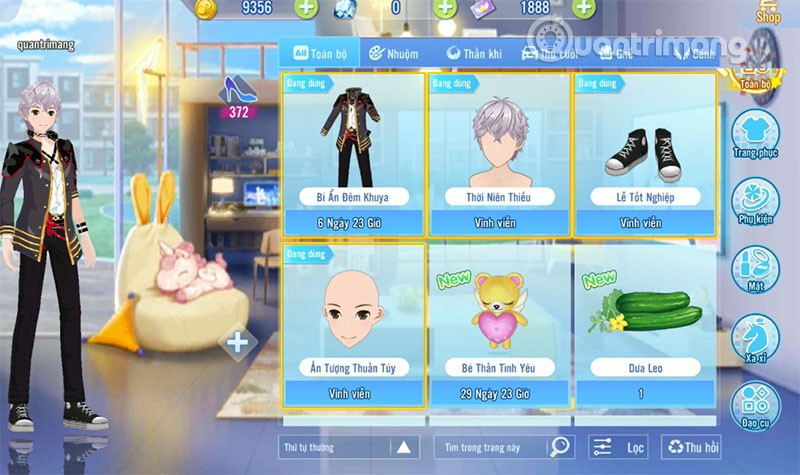Viewport: 800px width, 475px height.
Task: Select the Lễ Tốt Nghiệp sneakers
Action: point(644,152)
